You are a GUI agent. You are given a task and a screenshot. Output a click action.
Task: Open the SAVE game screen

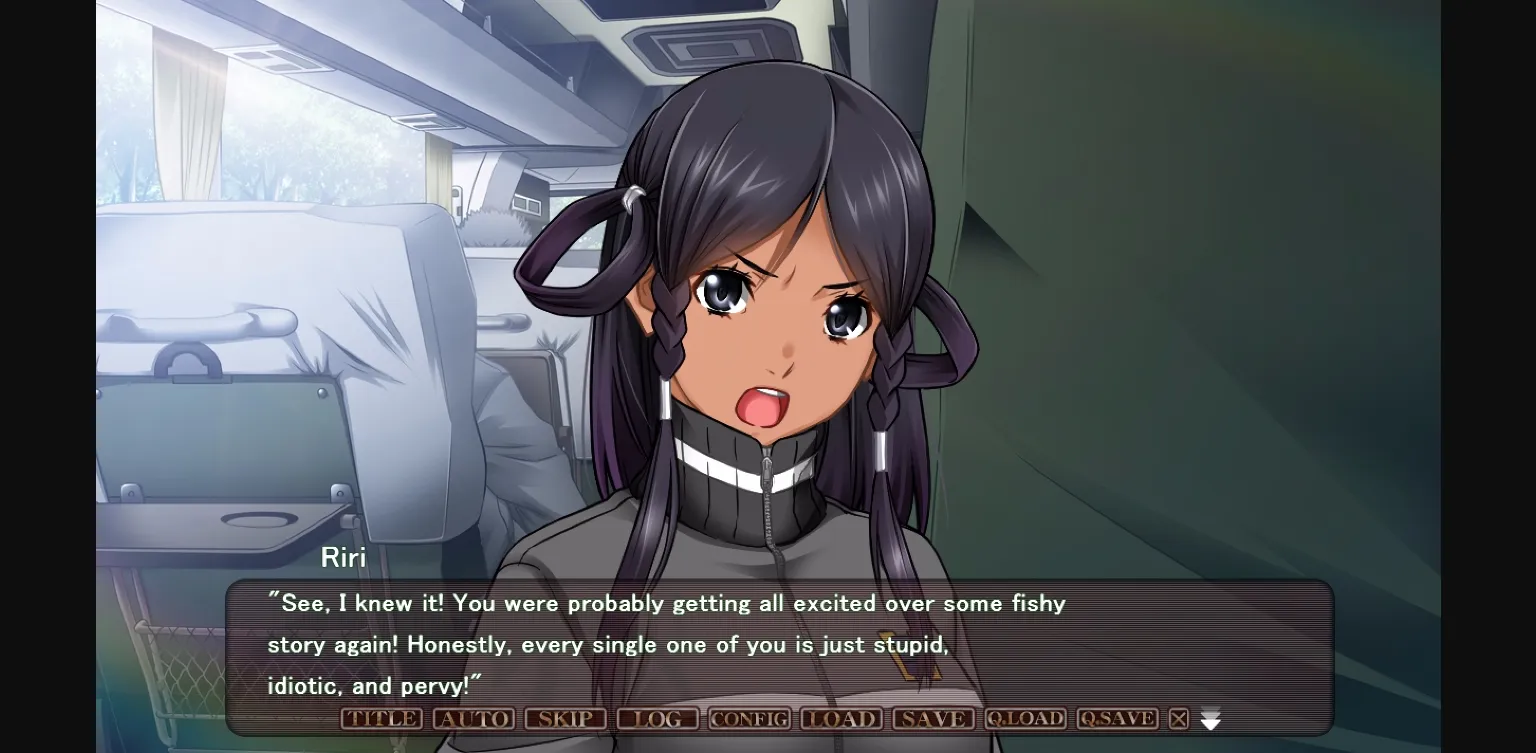click(x=932, y=718)
